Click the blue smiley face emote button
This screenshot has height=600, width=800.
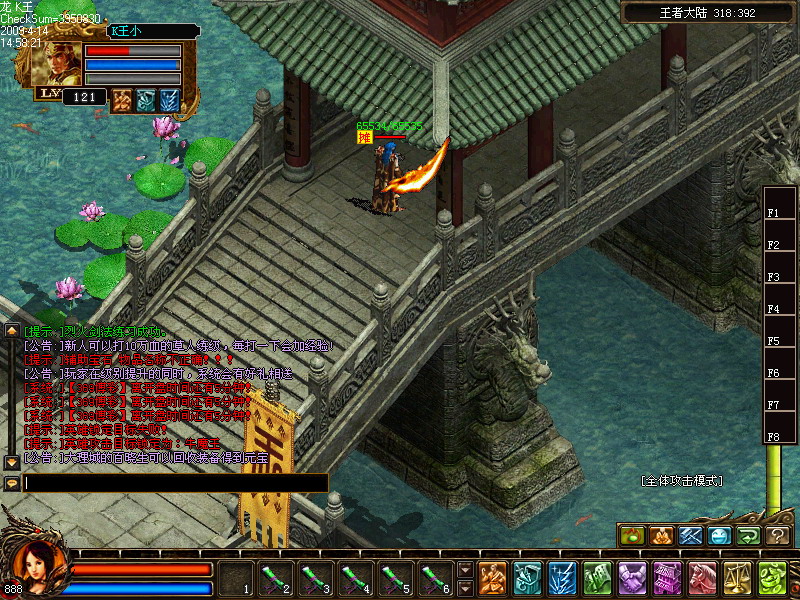[x=719, y=536]
